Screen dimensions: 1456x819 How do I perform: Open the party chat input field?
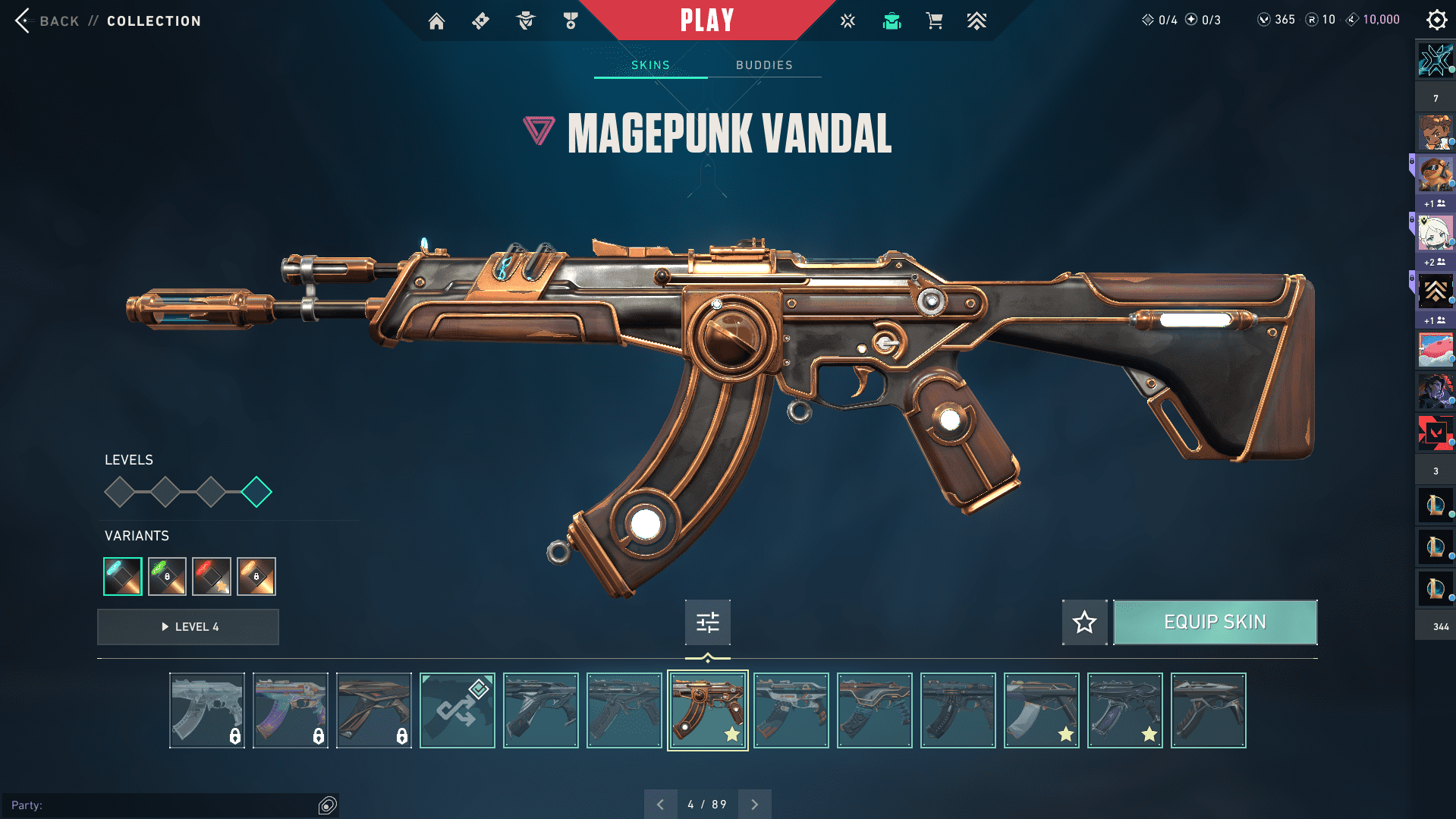(x=163, y=805)
